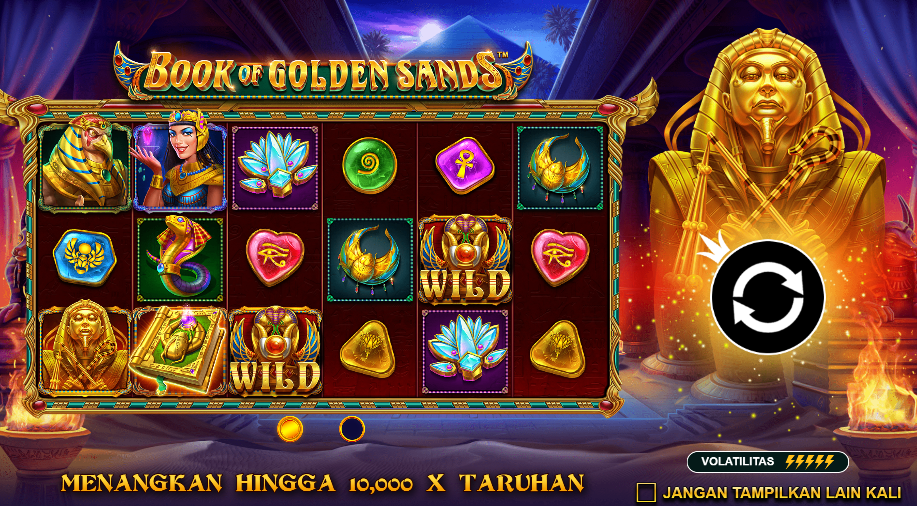This screenshot has width=917, height=506.
Task: Click the circular spin arrows button
Action: [x=767, y=297]
